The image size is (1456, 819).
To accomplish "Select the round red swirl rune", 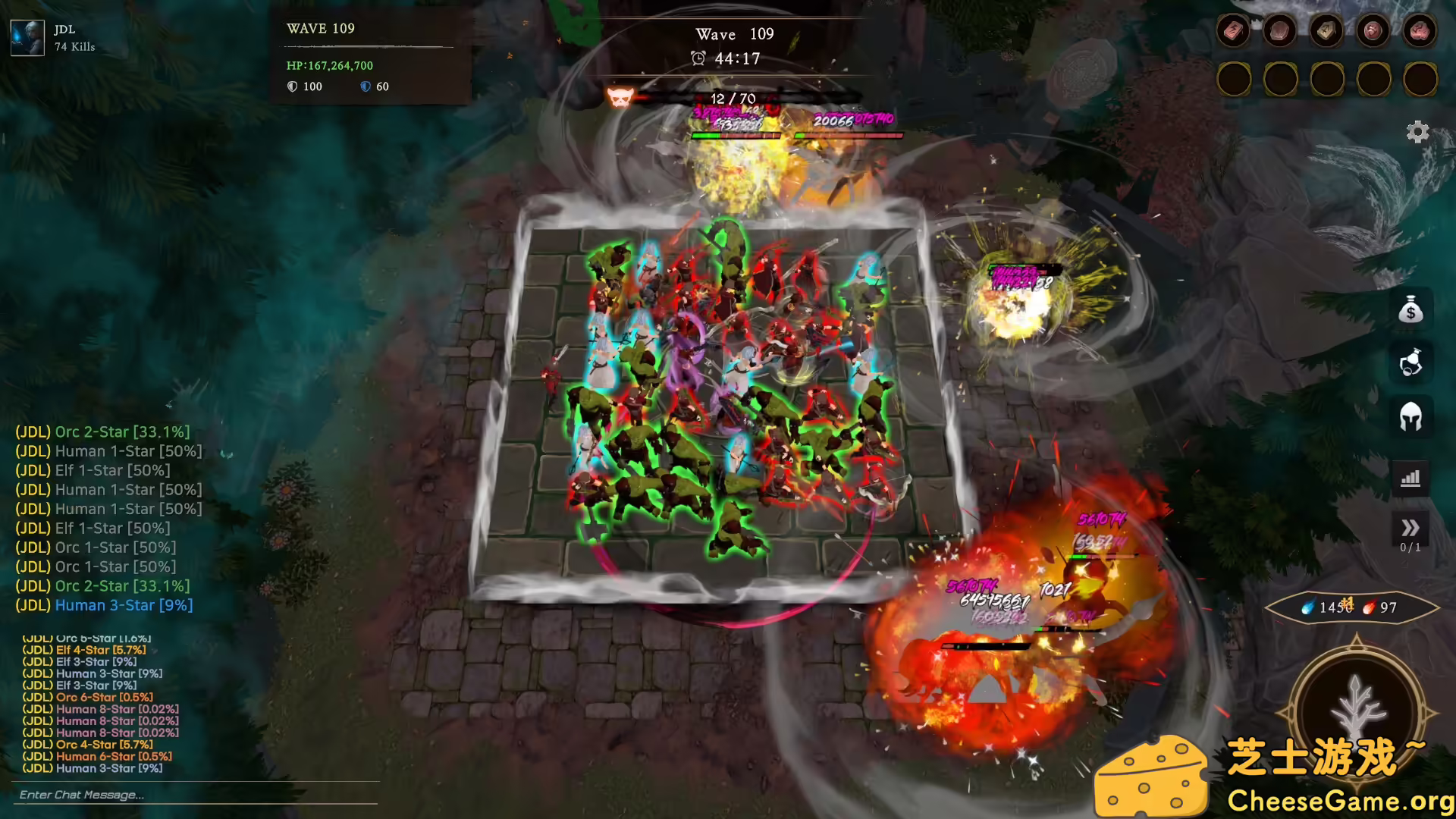I will (x=1373, y=31).
